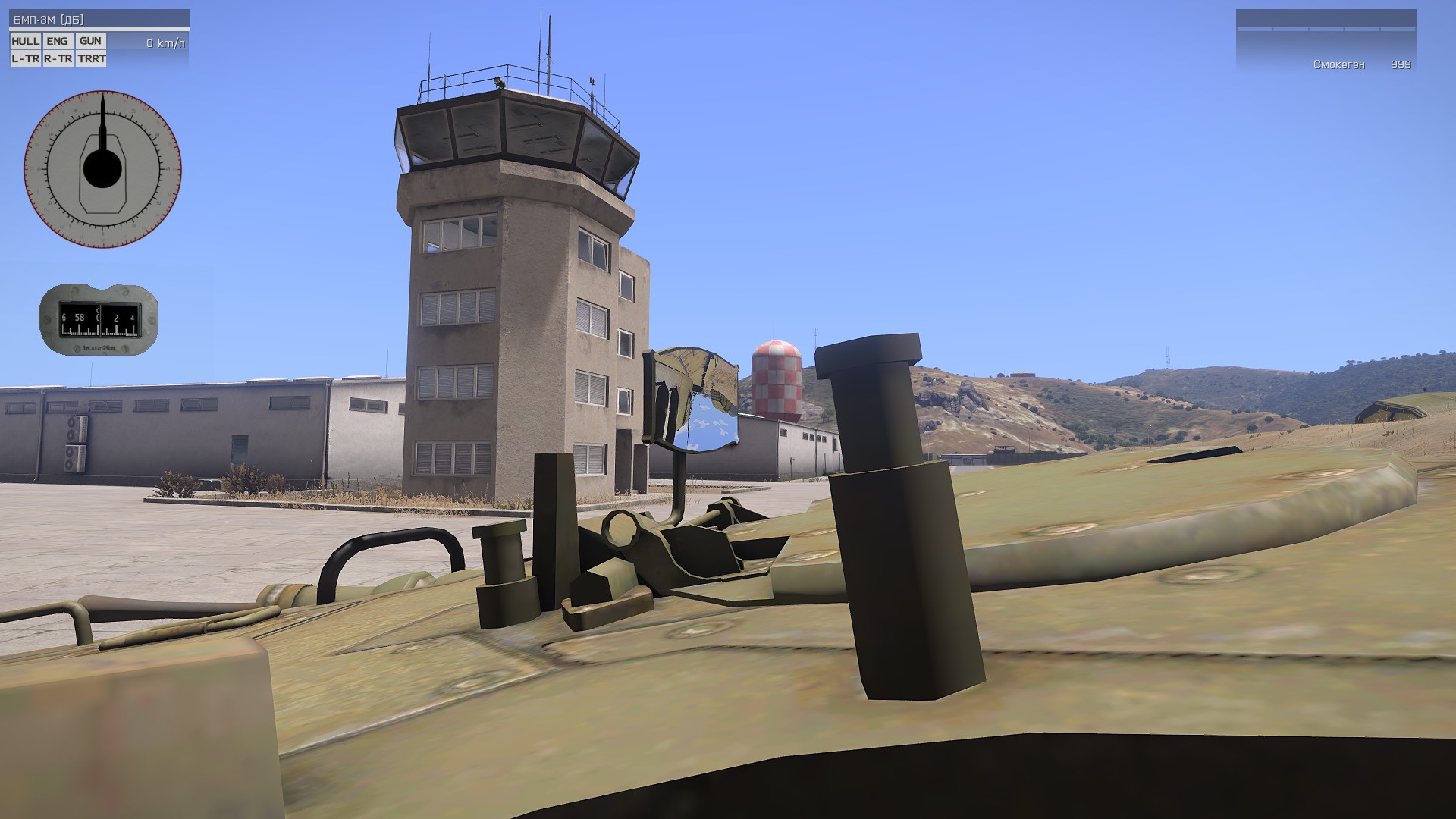Select the L-TR left track indicator
This screenshot has height=819, width=1456.
(25, 58)
